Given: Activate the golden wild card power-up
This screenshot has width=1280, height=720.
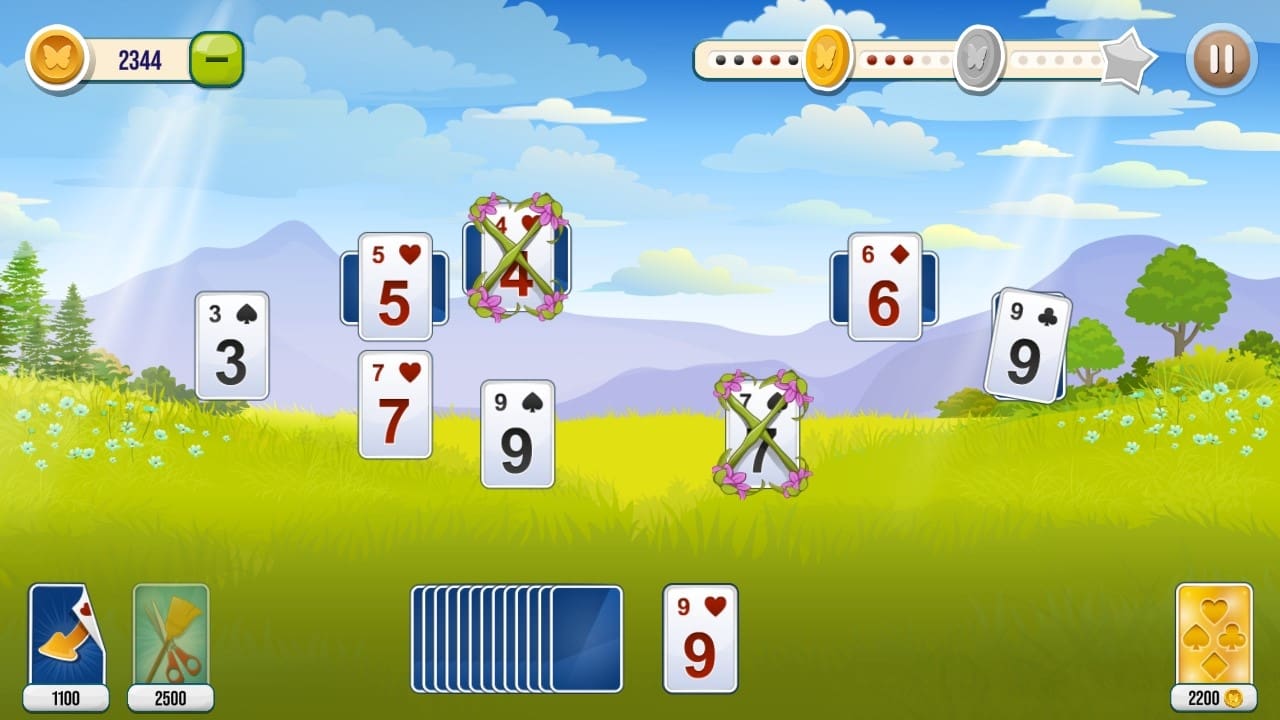Looking at the screenshot, I should click(x=1216, y=633).
